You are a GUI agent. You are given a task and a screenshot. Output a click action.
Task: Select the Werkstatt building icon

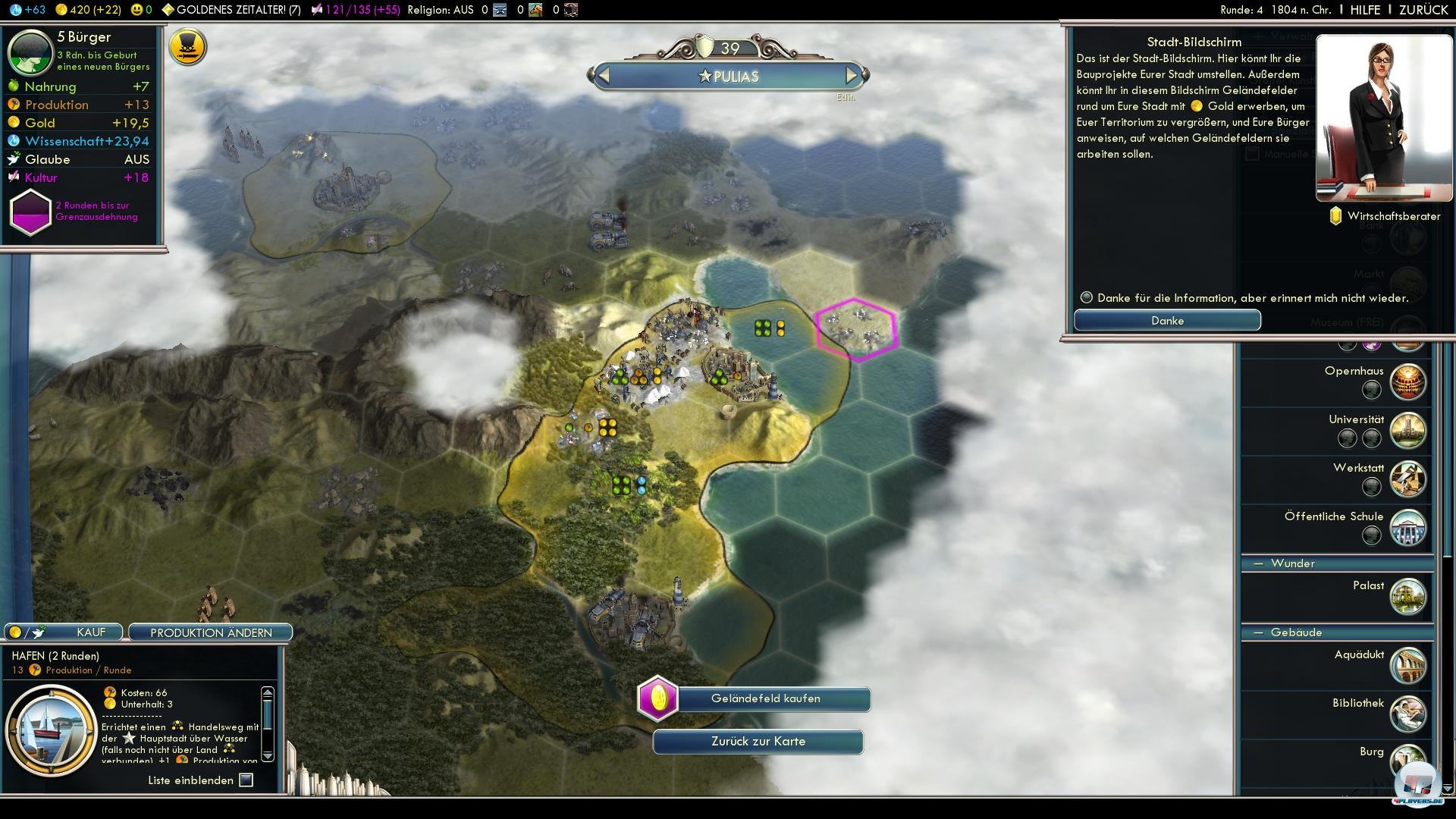pos(1407,479)
